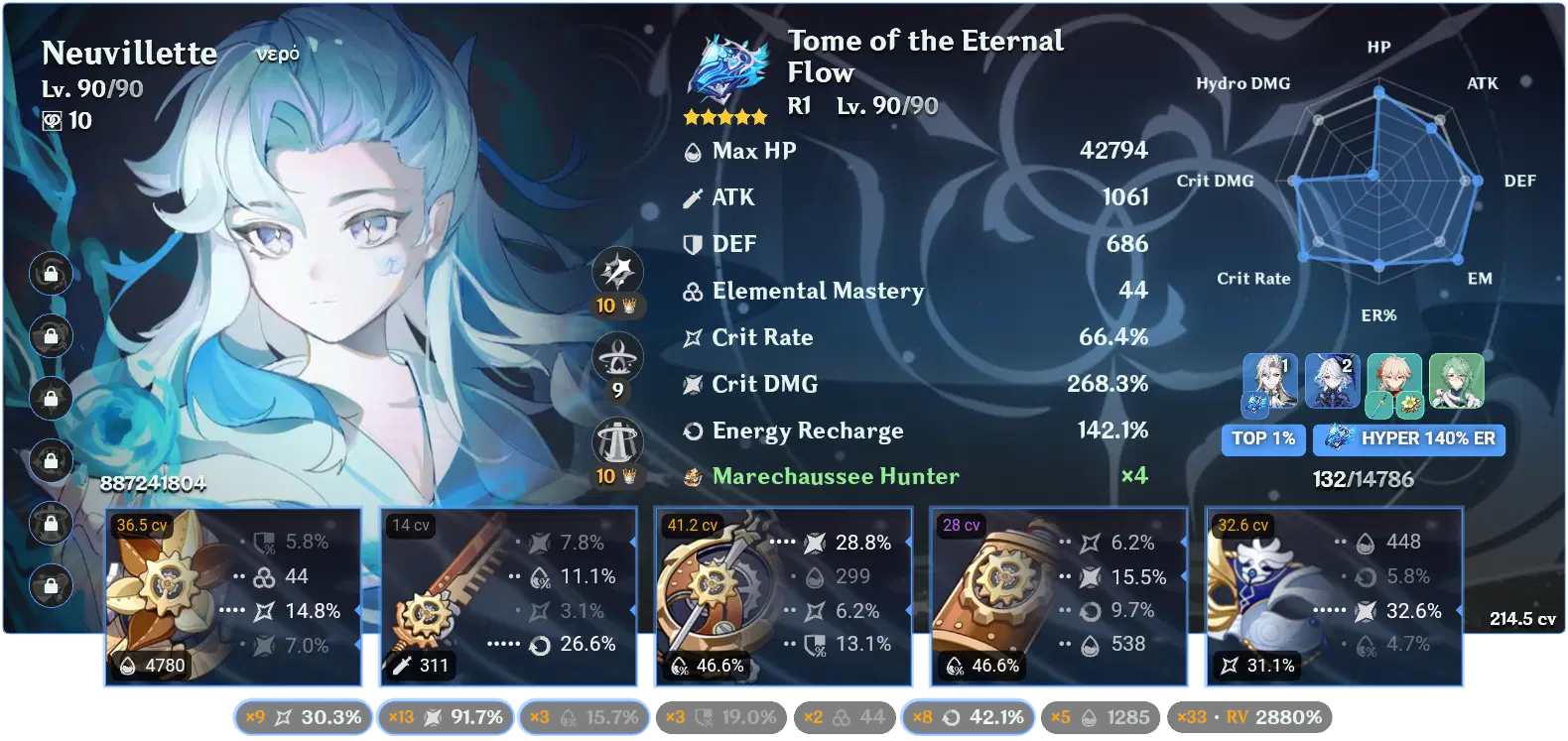Click the droplet icon beside Max HP
This screenshot has width=1568, height=741.
692,151
